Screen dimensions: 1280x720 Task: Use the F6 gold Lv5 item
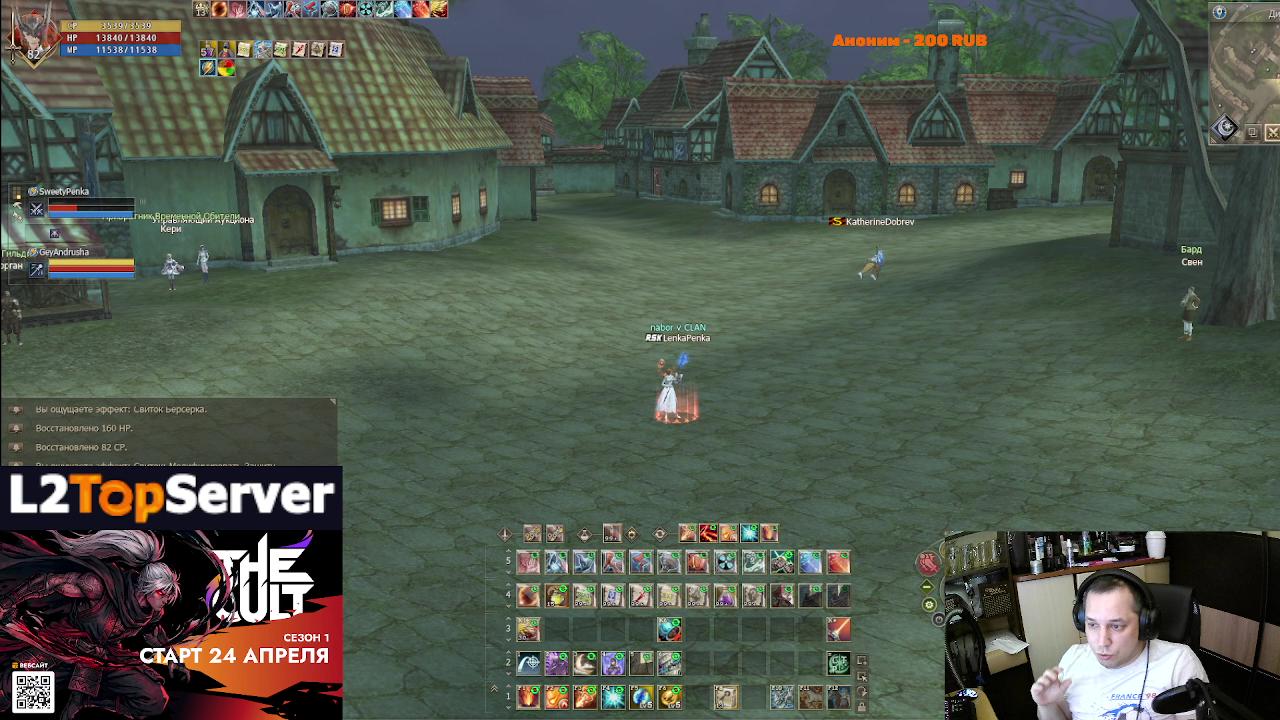point(669,696)
